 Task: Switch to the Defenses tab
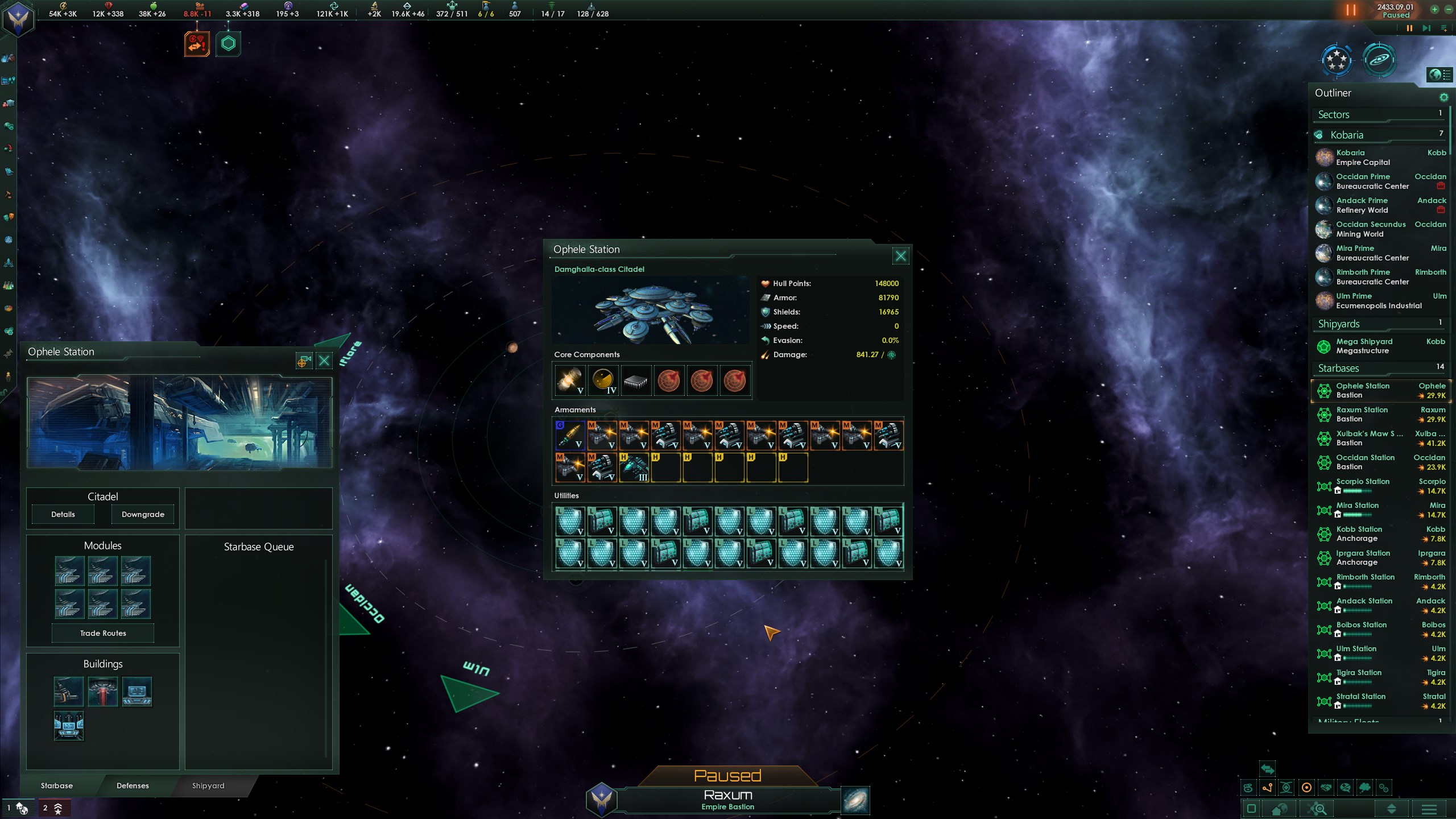click(x=132, y=785)
